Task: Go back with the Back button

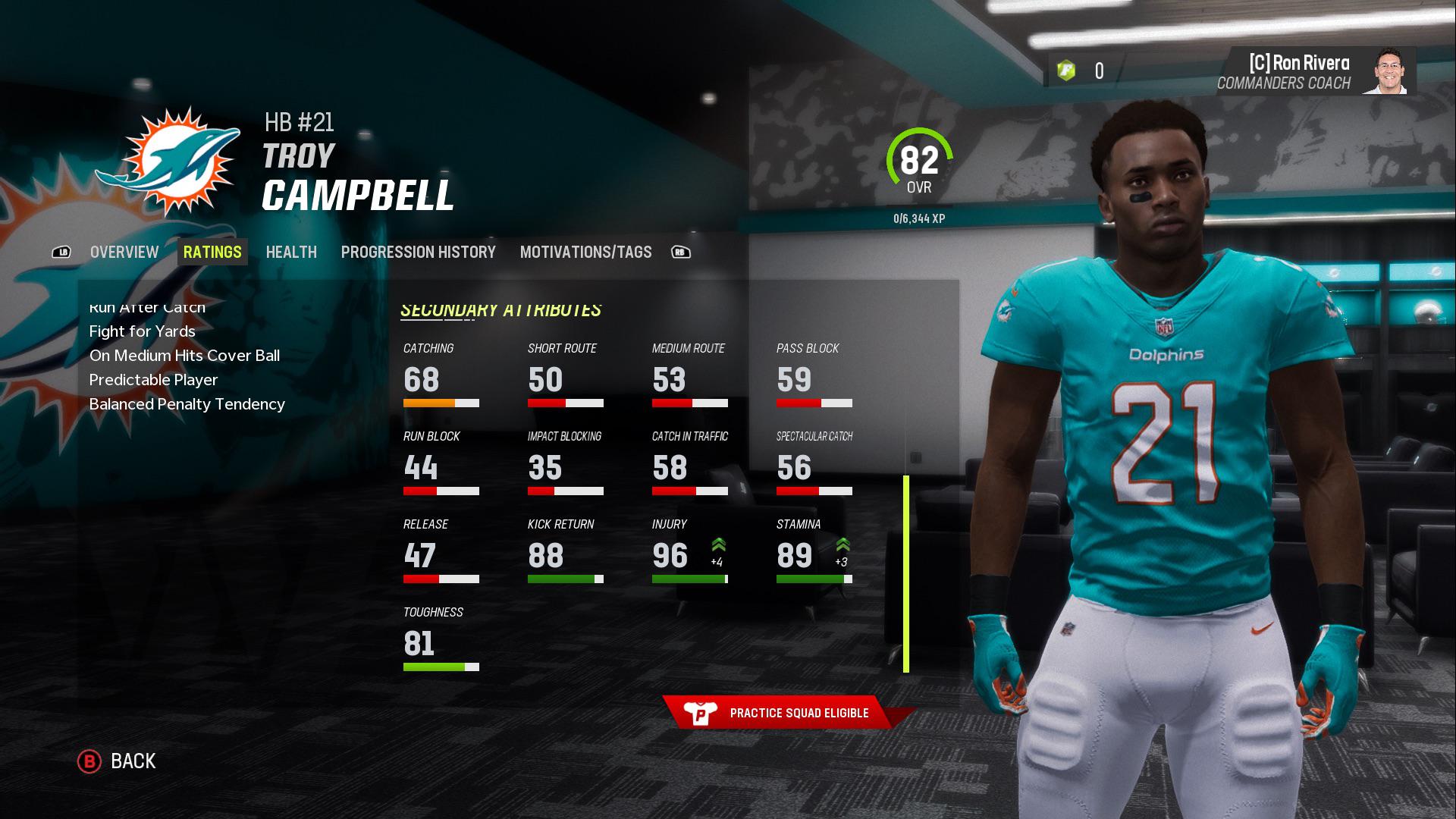Action: pyautogui.click(x=118, y=761)
